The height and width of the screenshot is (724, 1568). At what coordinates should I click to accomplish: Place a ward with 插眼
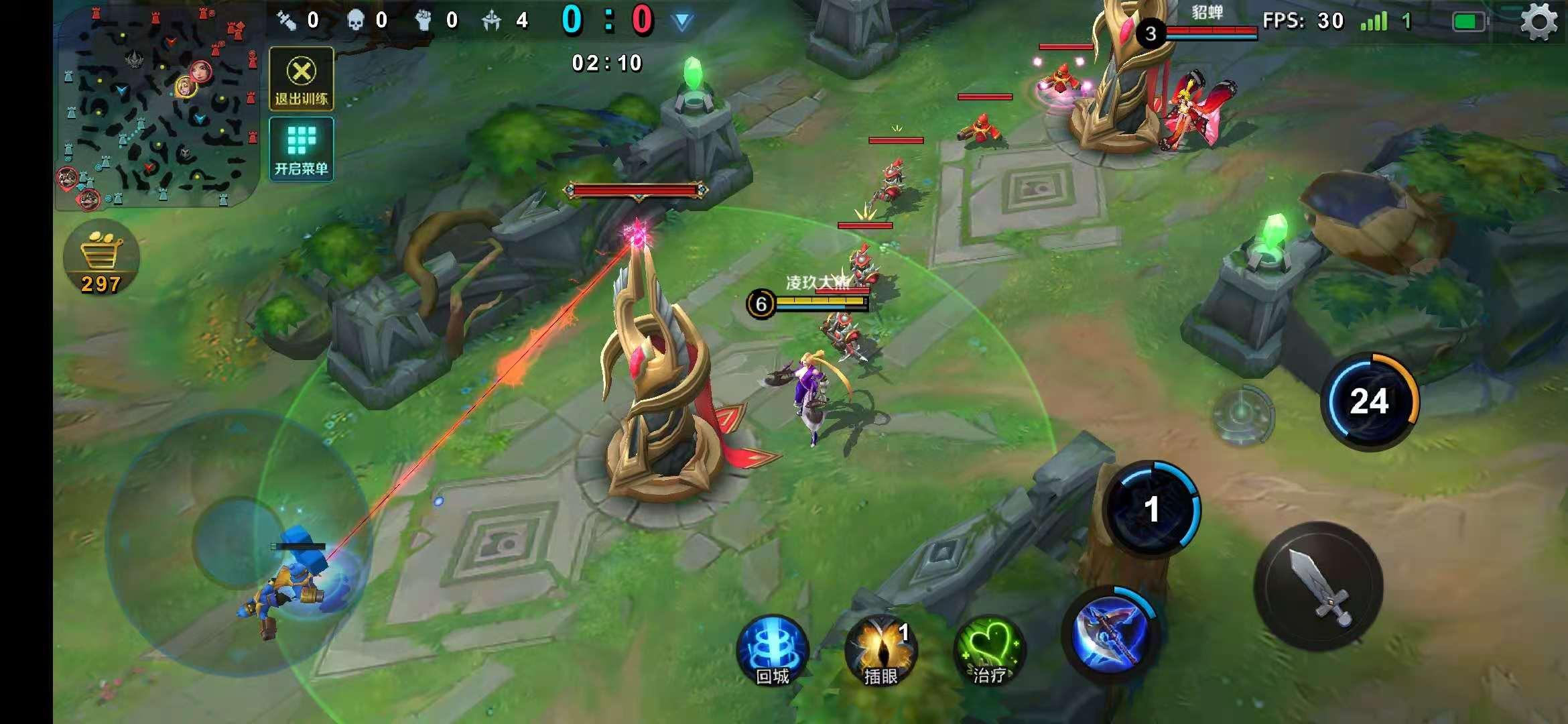click(880, 650)
